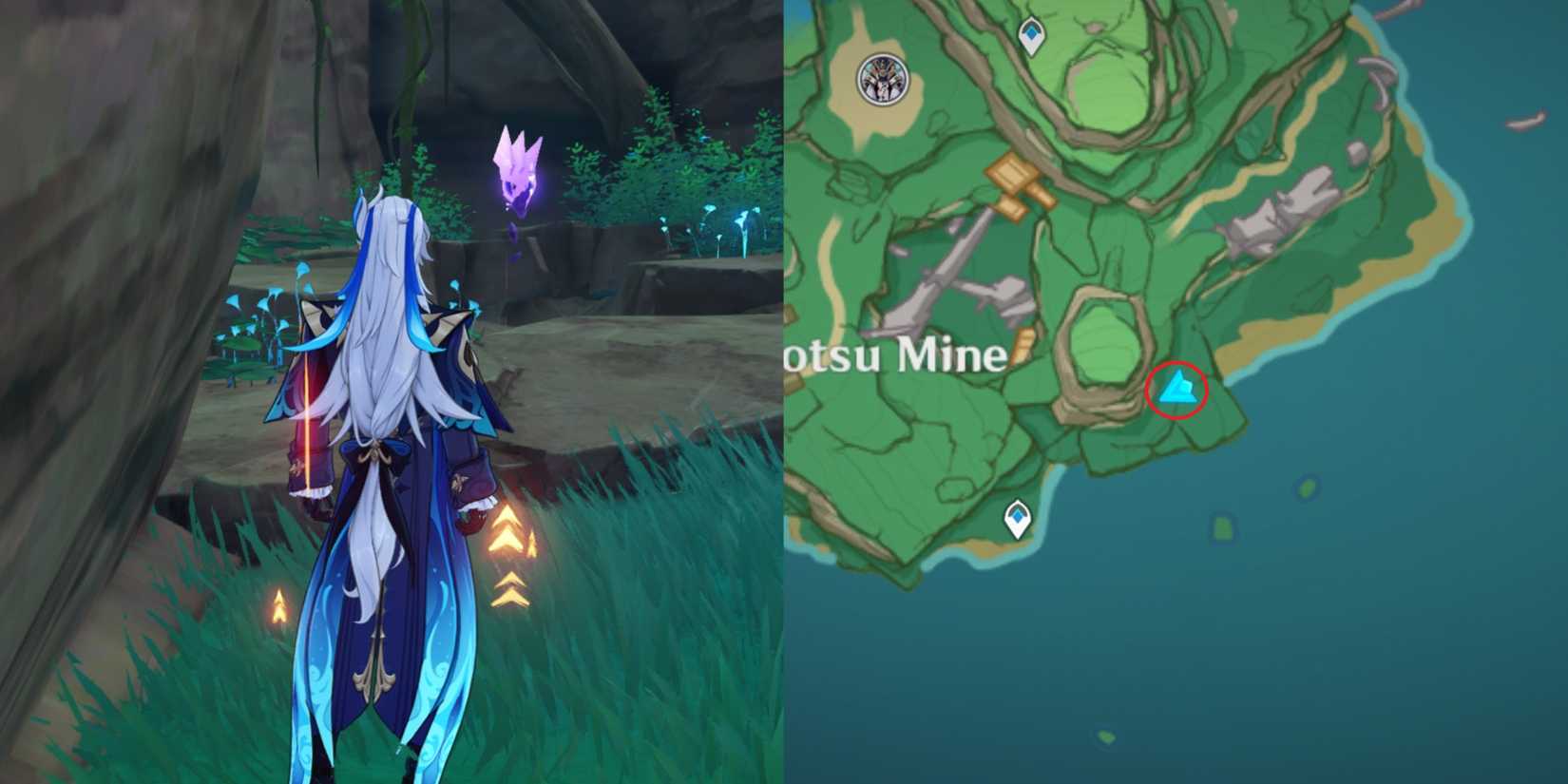
Task: Click the lower hammer mining marker near the mine name
Action: coord(1025,345)
